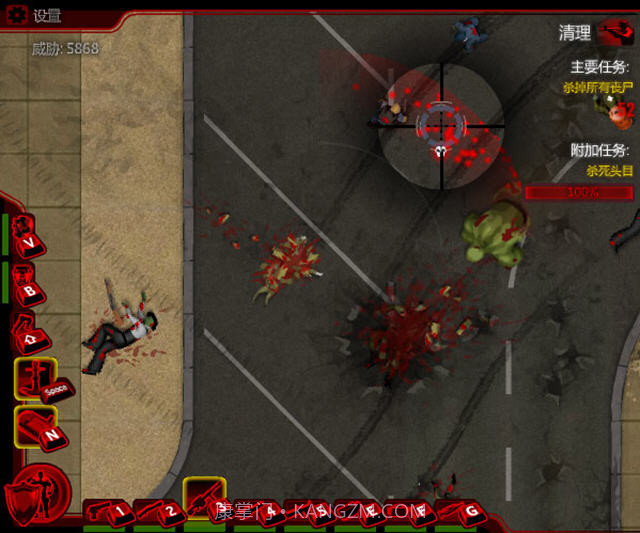The image size is (640, 533).
Task: Select the weapon slot labeled 1
Action: tap(109, 511)
